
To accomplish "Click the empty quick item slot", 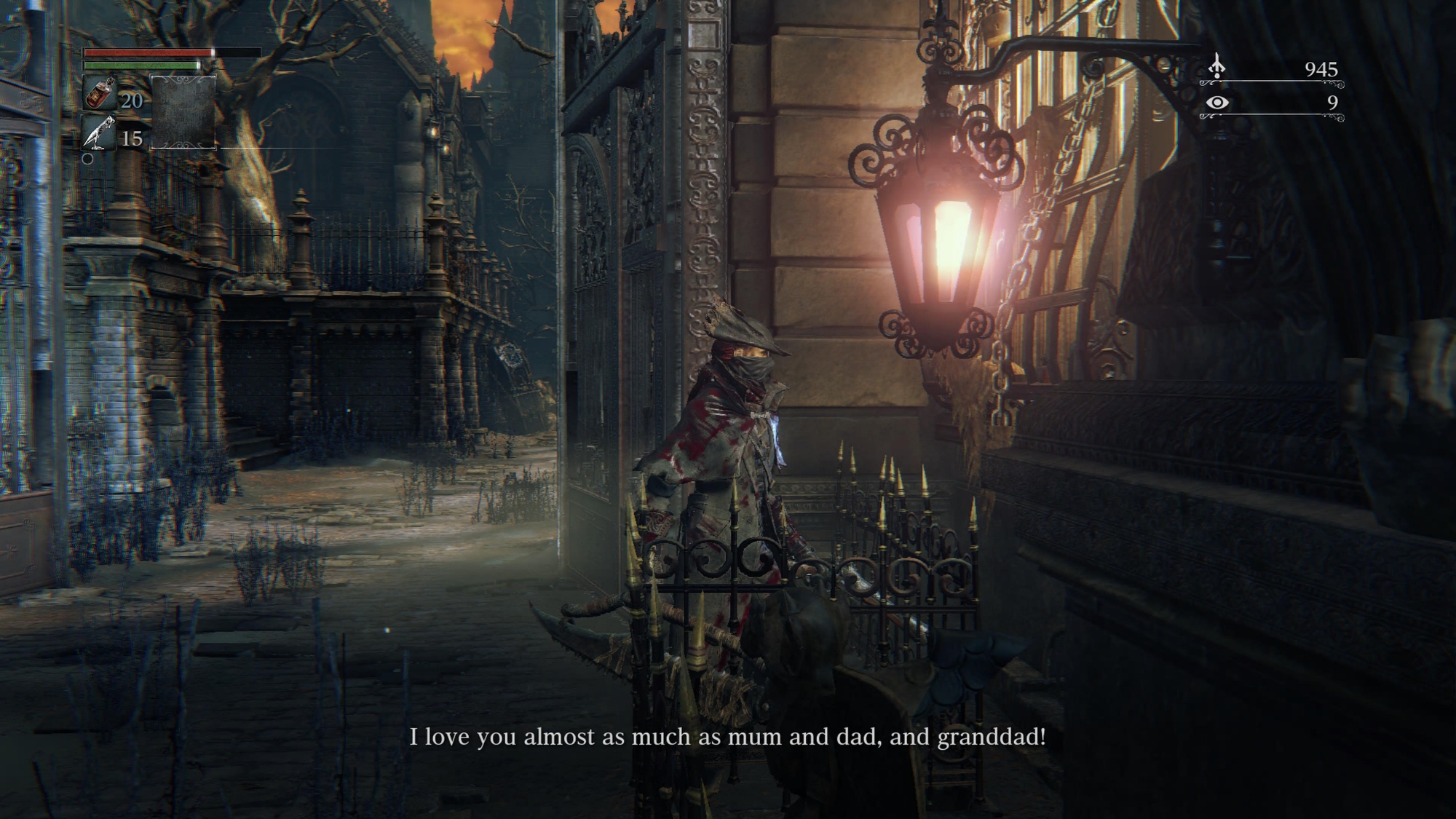I will (183, 112).
